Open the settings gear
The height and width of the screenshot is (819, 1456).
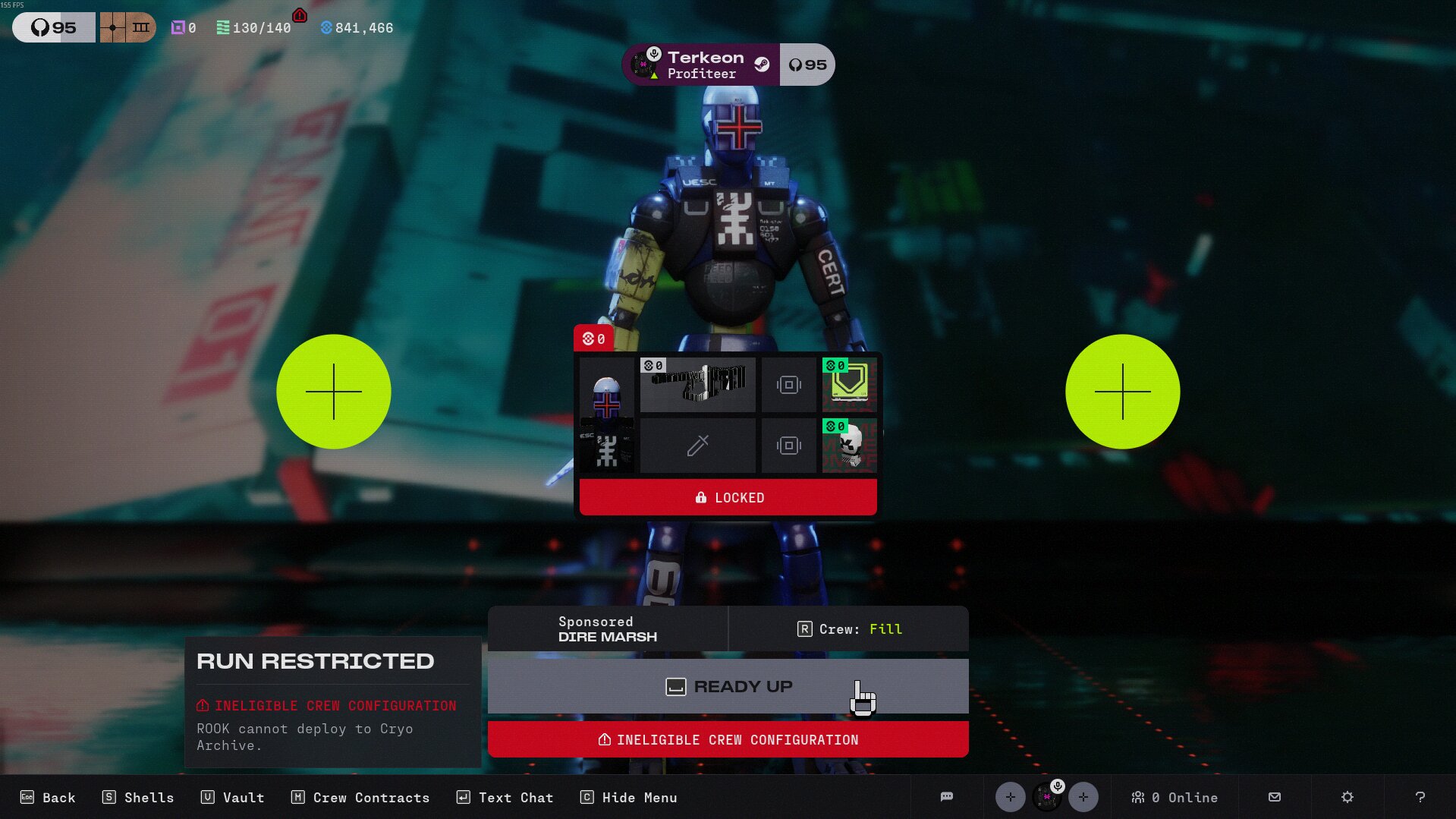1347,797
